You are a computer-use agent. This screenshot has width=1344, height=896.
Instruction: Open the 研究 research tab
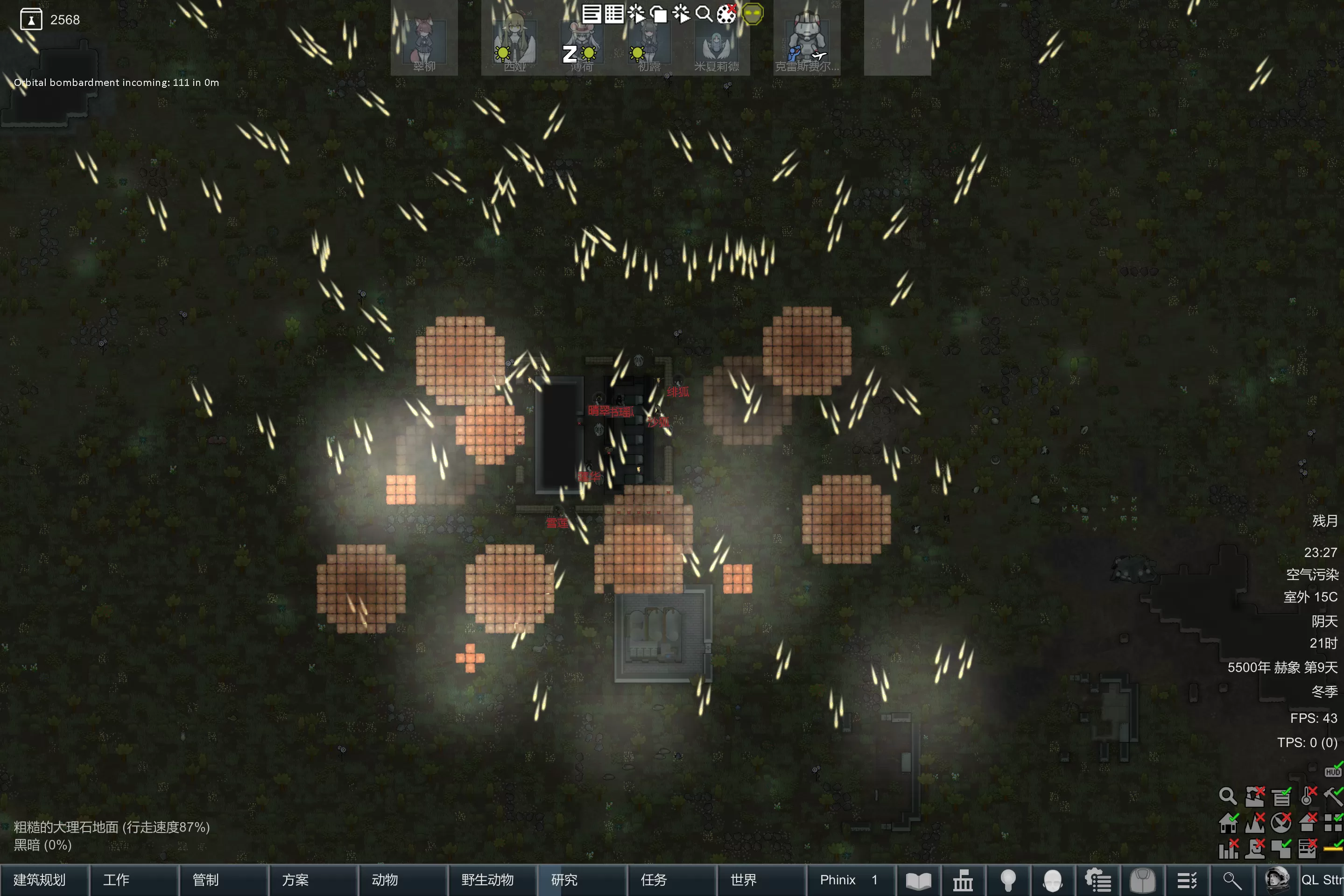click(x=564, y=880)
